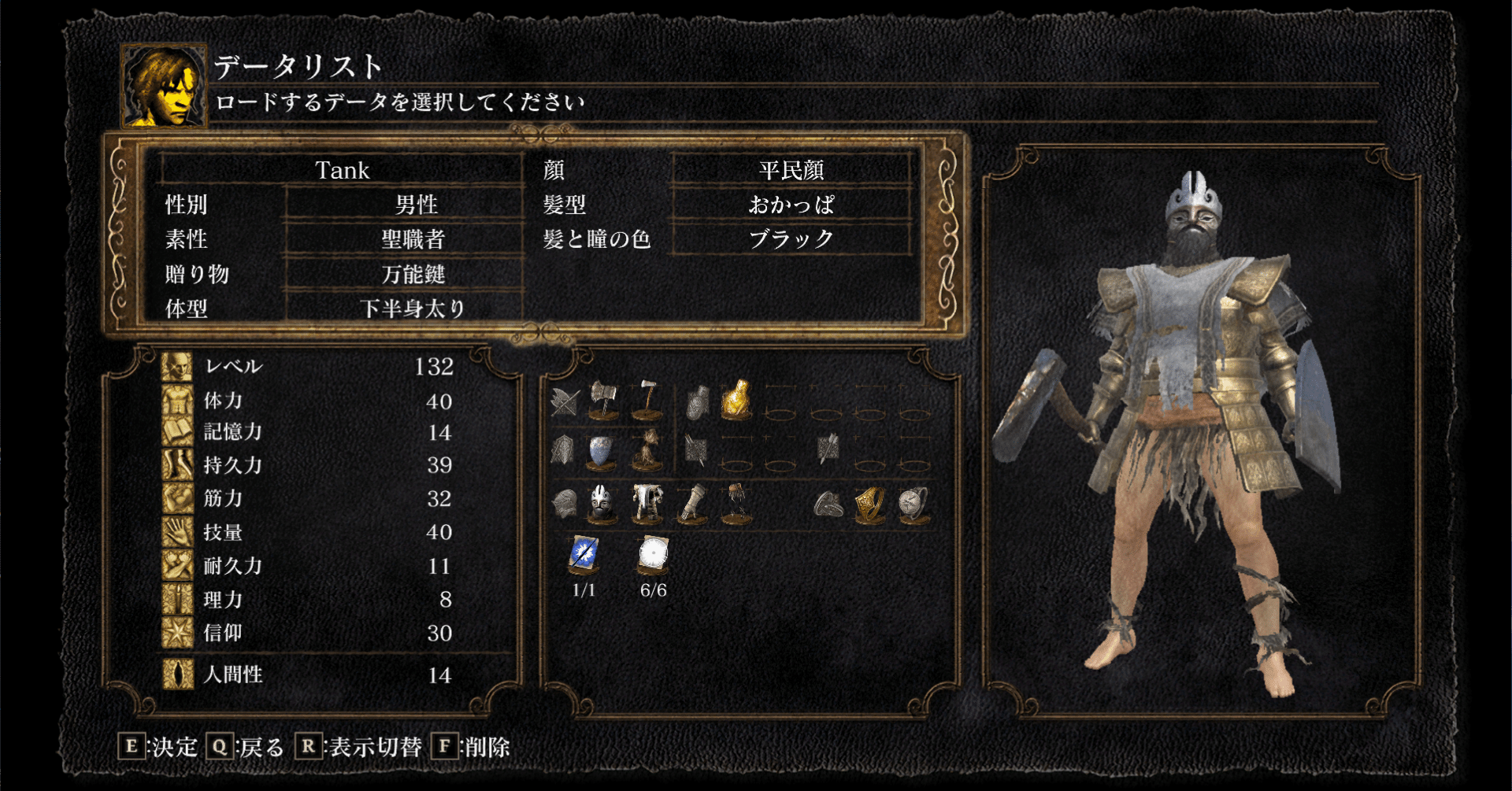Screen dimensions: 1512x791
Task: Select the hammer in the right-hand weapon slot
Action: pos(647,397)
